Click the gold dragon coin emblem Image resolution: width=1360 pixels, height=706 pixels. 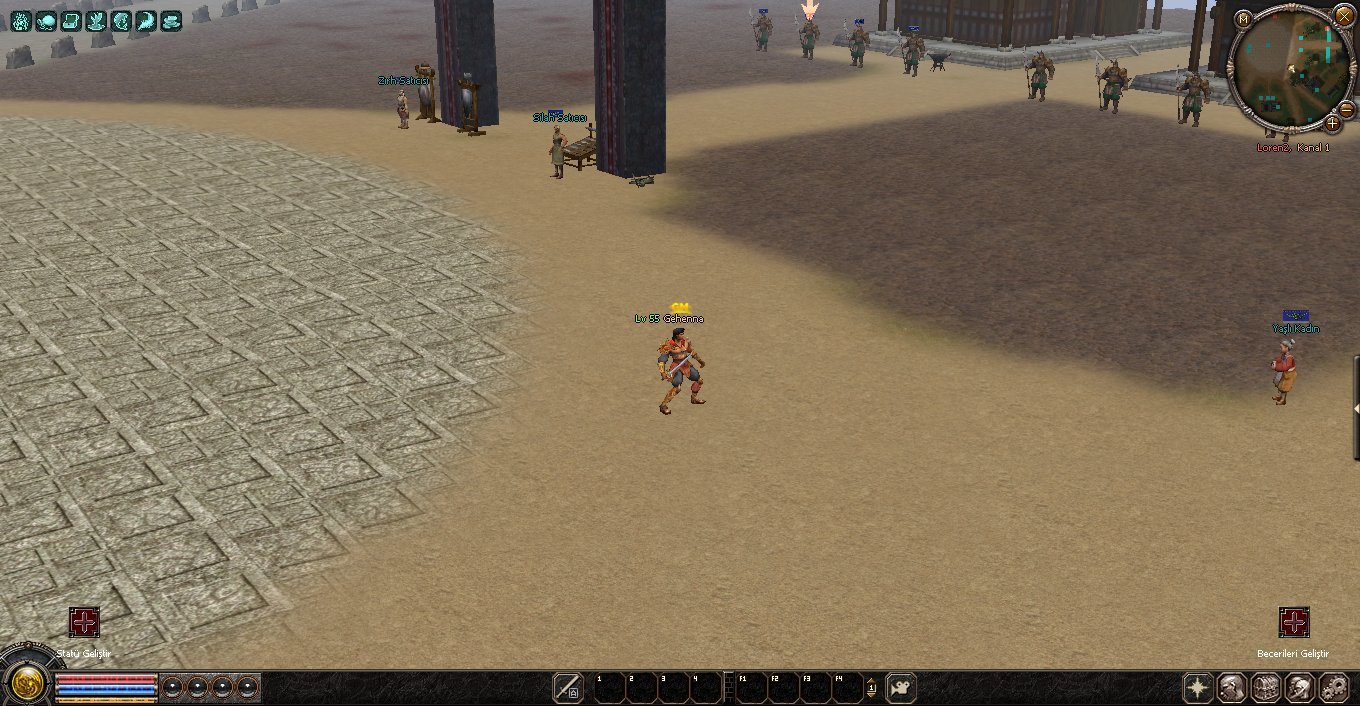click(x=27, y=683)
